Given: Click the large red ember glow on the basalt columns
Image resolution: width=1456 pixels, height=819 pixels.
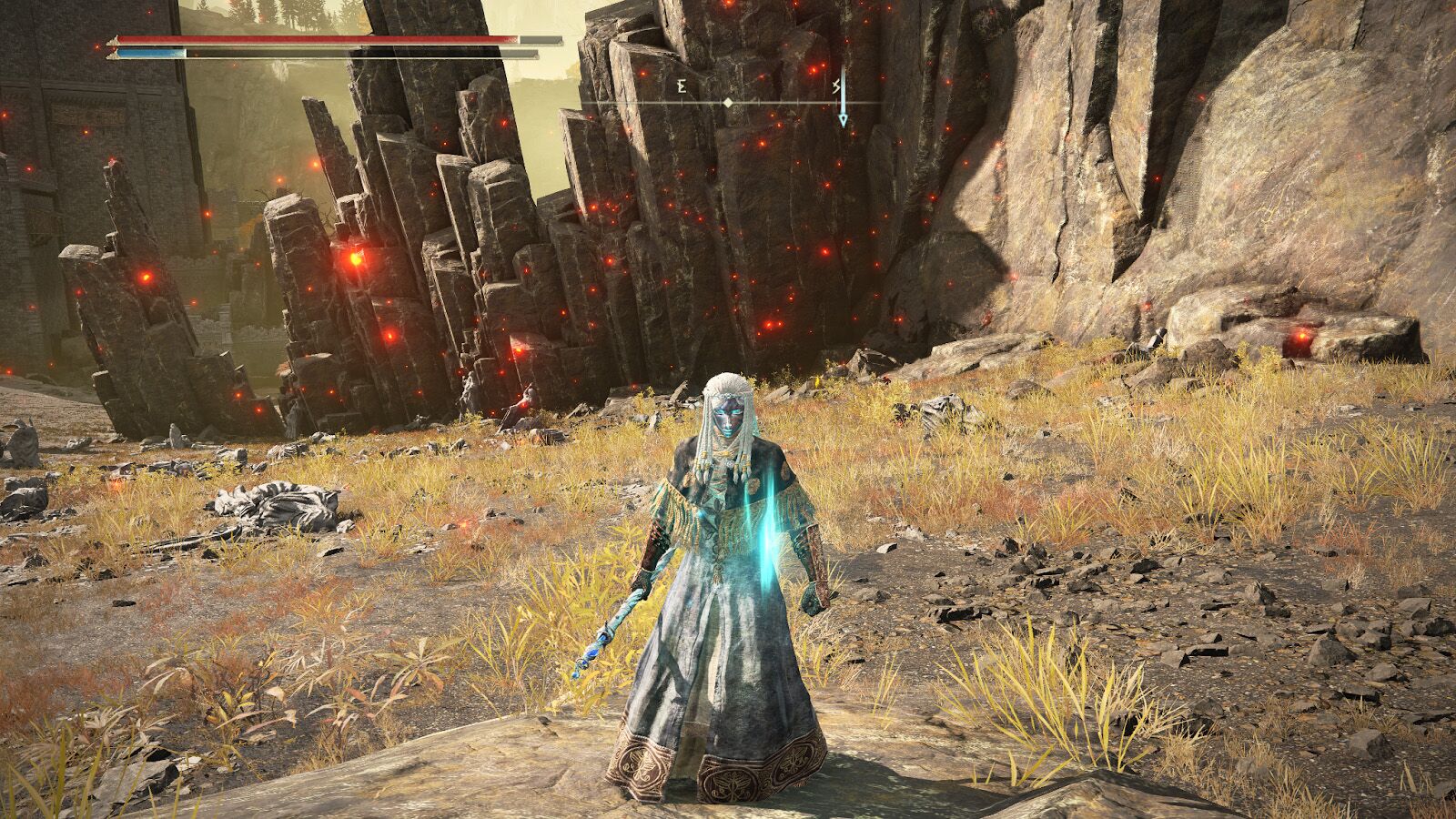Looking at the screenshot, I should pos(355,259).
